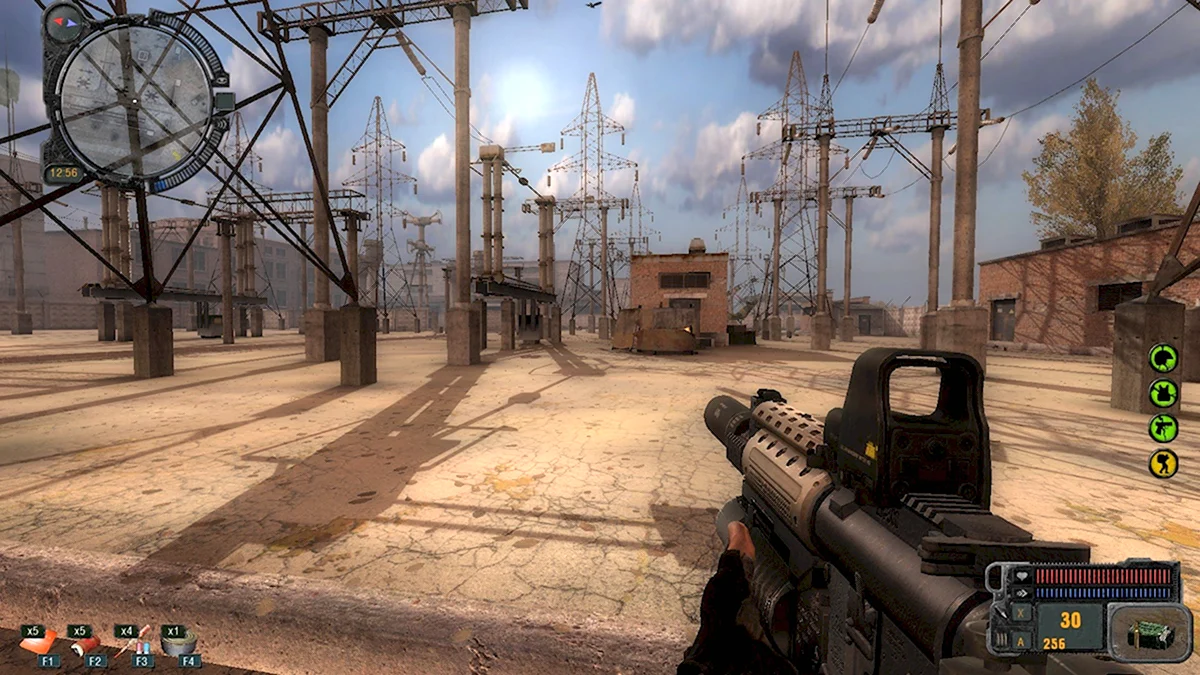Click the yellow overweight backpack icon
Screen dimensions: 1200x675
1162,463
